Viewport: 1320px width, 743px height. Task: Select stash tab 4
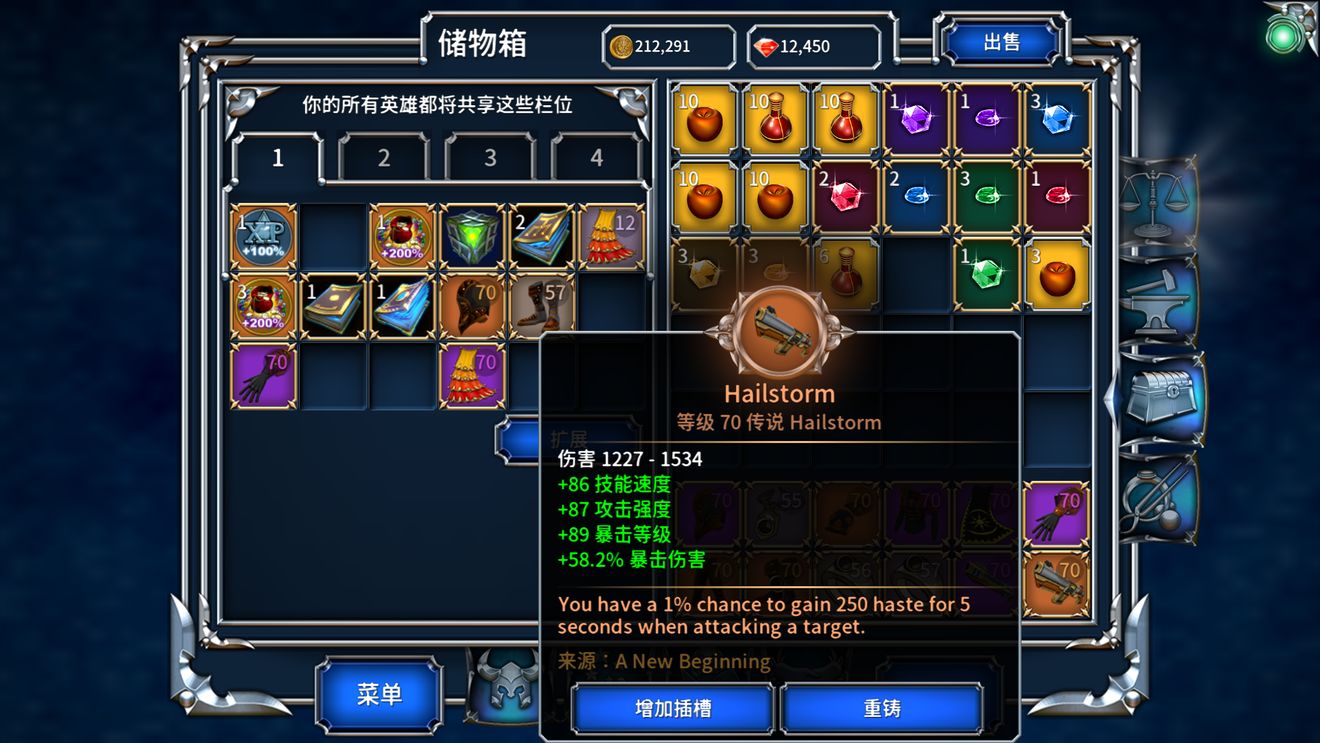596,158
